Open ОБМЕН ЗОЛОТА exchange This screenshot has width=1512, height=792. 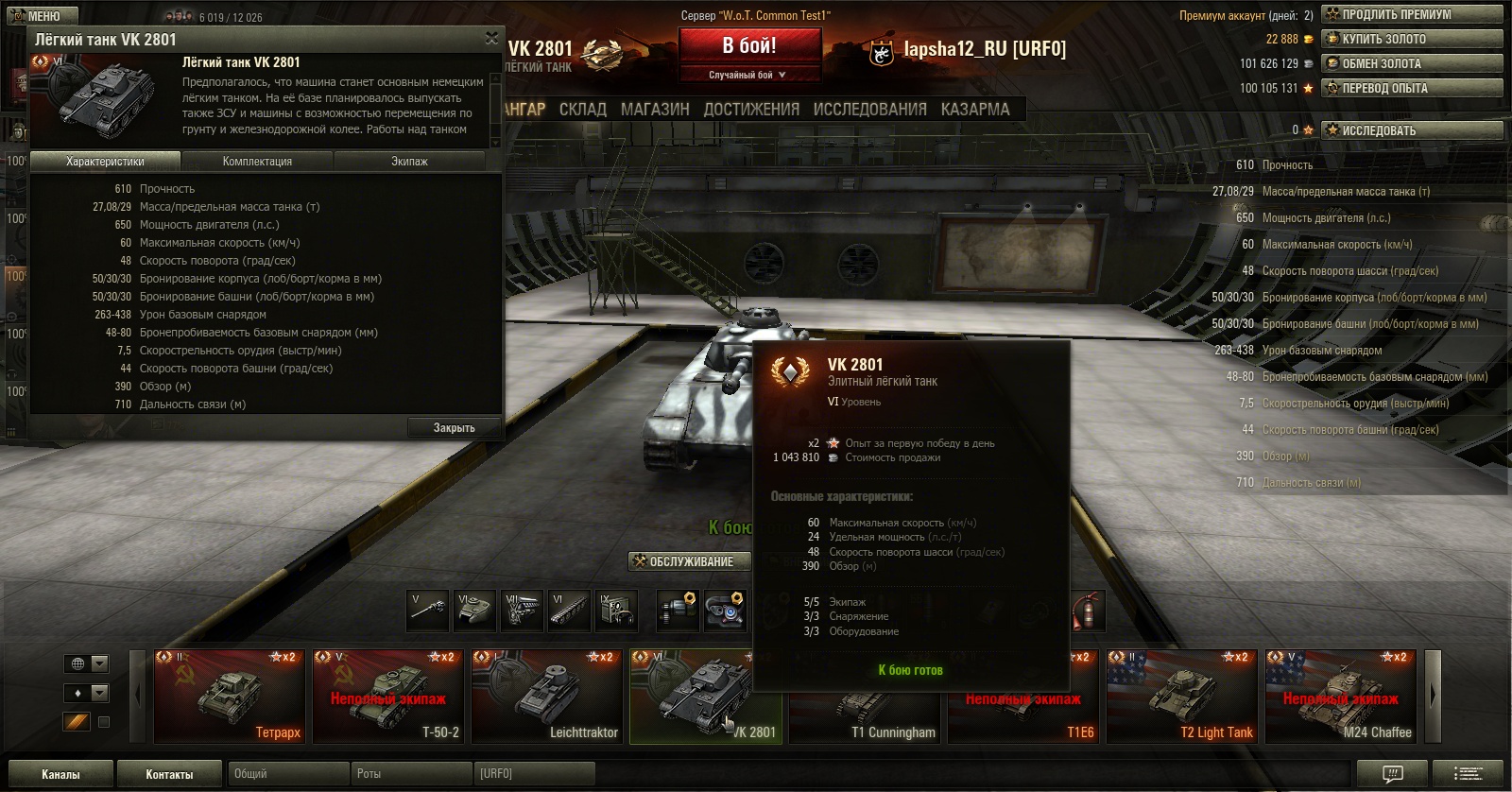point(1412,63)
